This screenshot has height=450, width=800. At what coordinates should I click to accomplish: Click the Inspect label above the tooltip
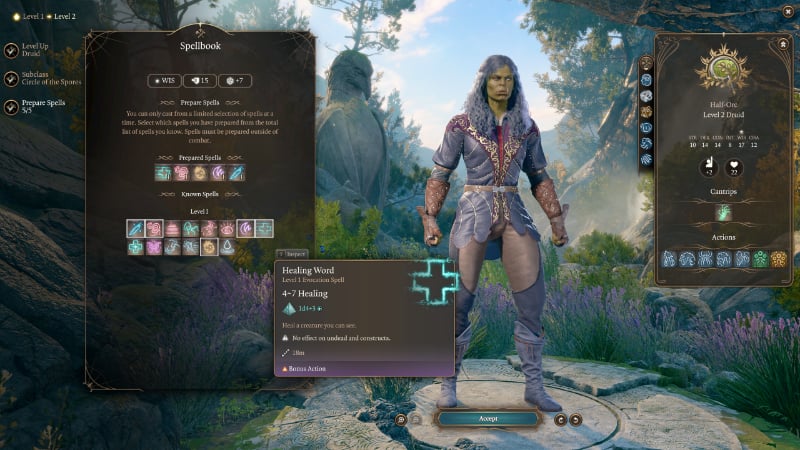[292, 254]
